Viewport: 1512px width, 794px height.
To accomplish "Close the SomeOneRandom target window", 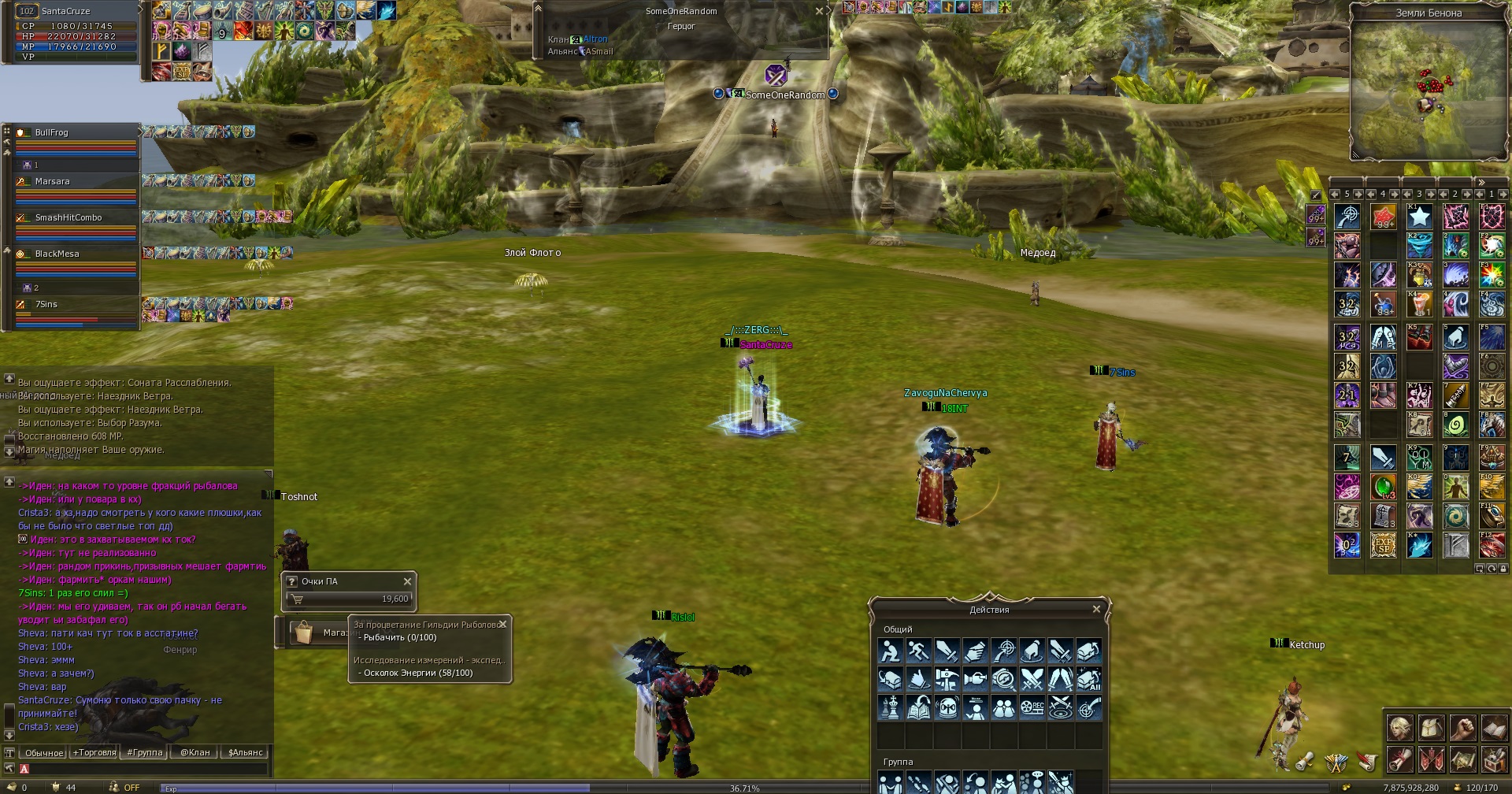I will (819, 11).
